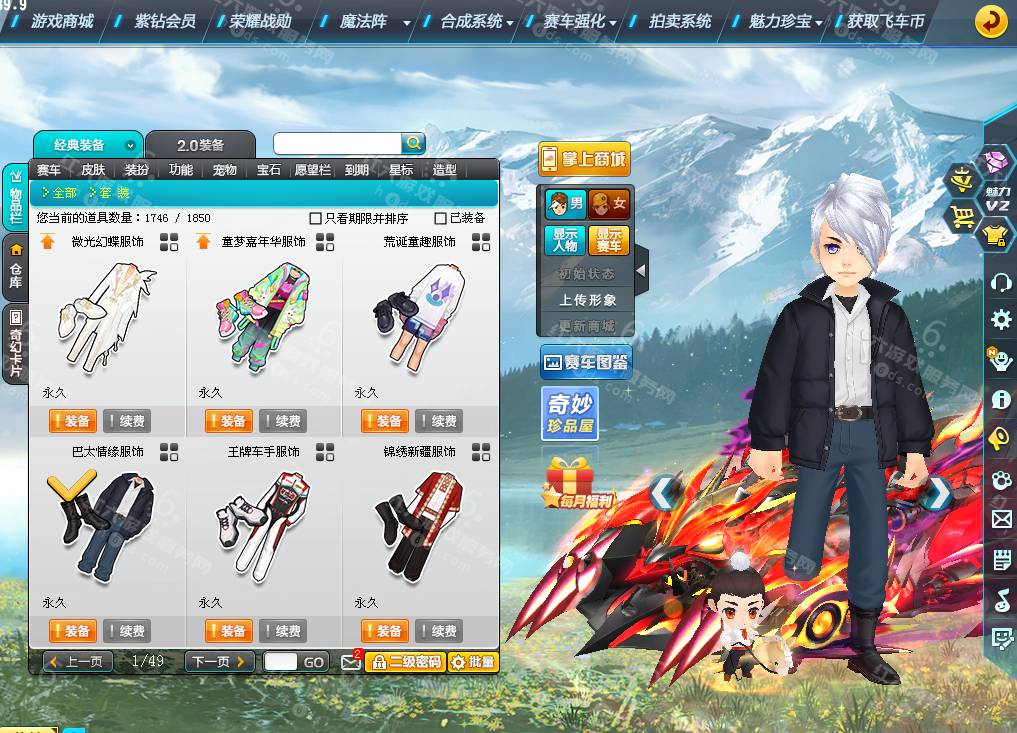
Task: Select the 宠物 category tab
Action: [x=225, y=170]
